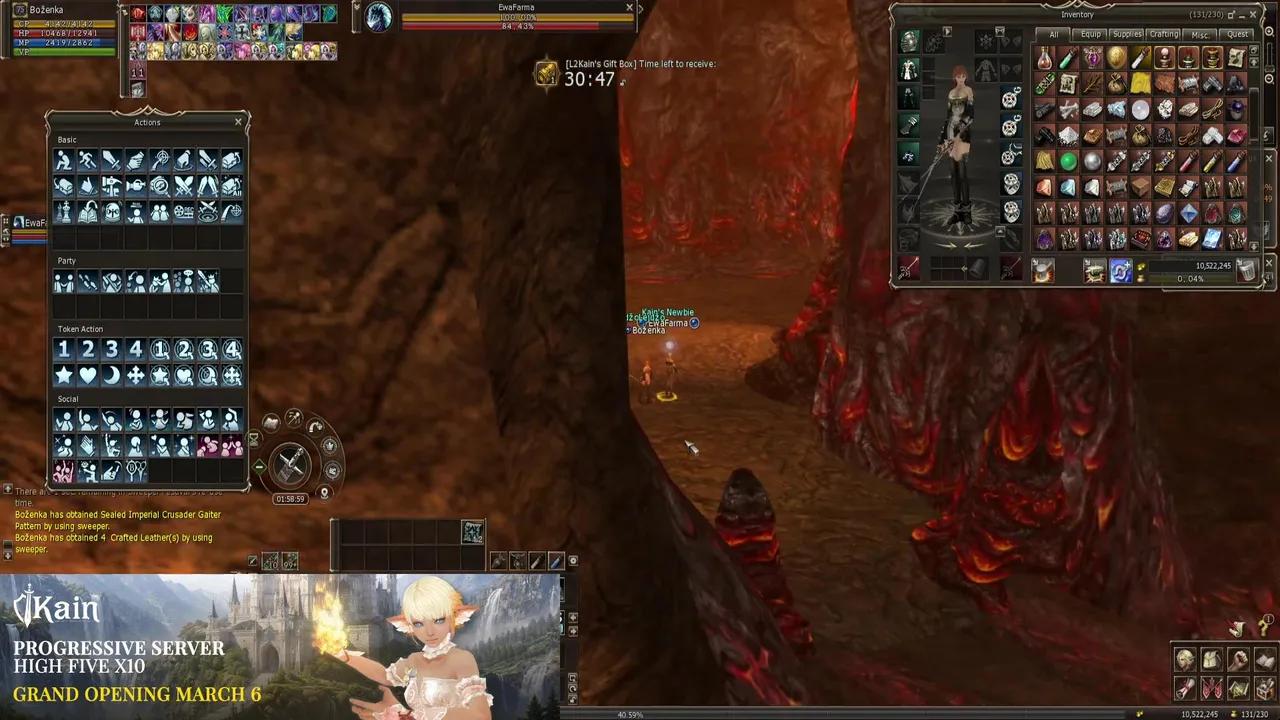This screenshot has width=1280, height=720.
Task: Click the L2Kain's Gift Box icon
Action: 546,74
